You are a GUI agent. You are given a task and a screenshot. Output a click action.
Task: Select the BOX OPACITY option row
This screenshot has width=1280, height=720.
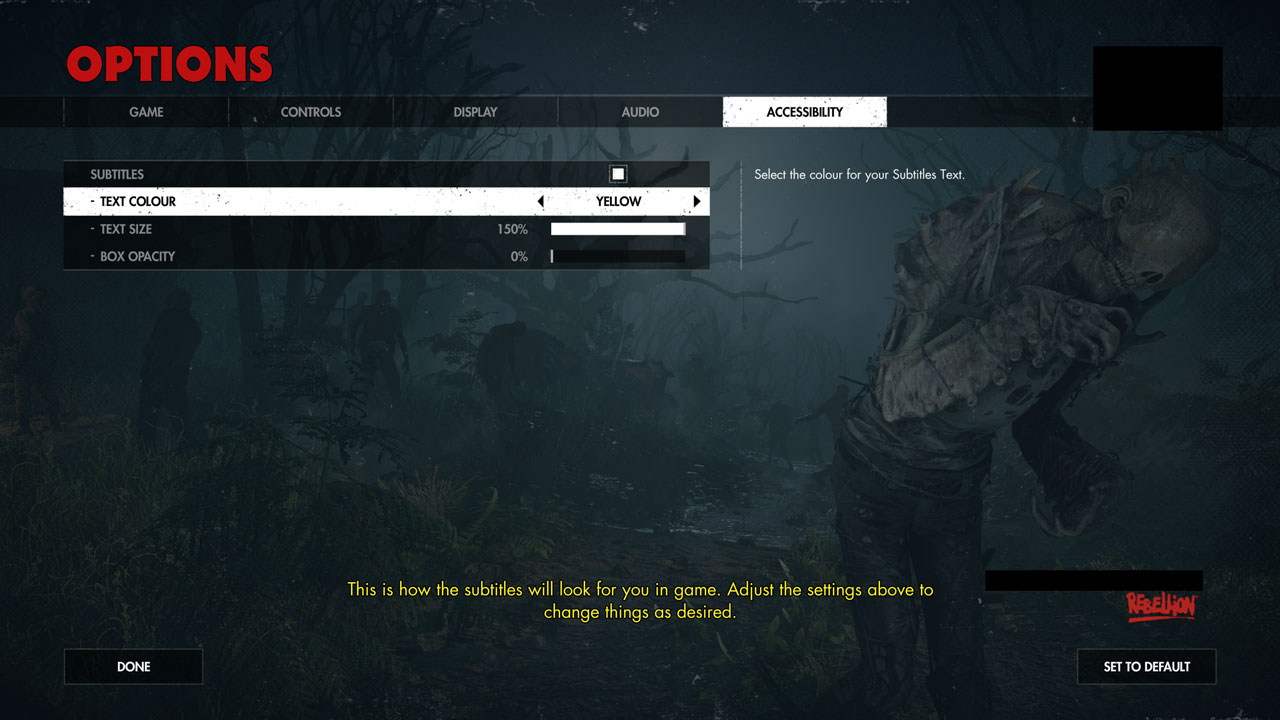pos(300,256)
